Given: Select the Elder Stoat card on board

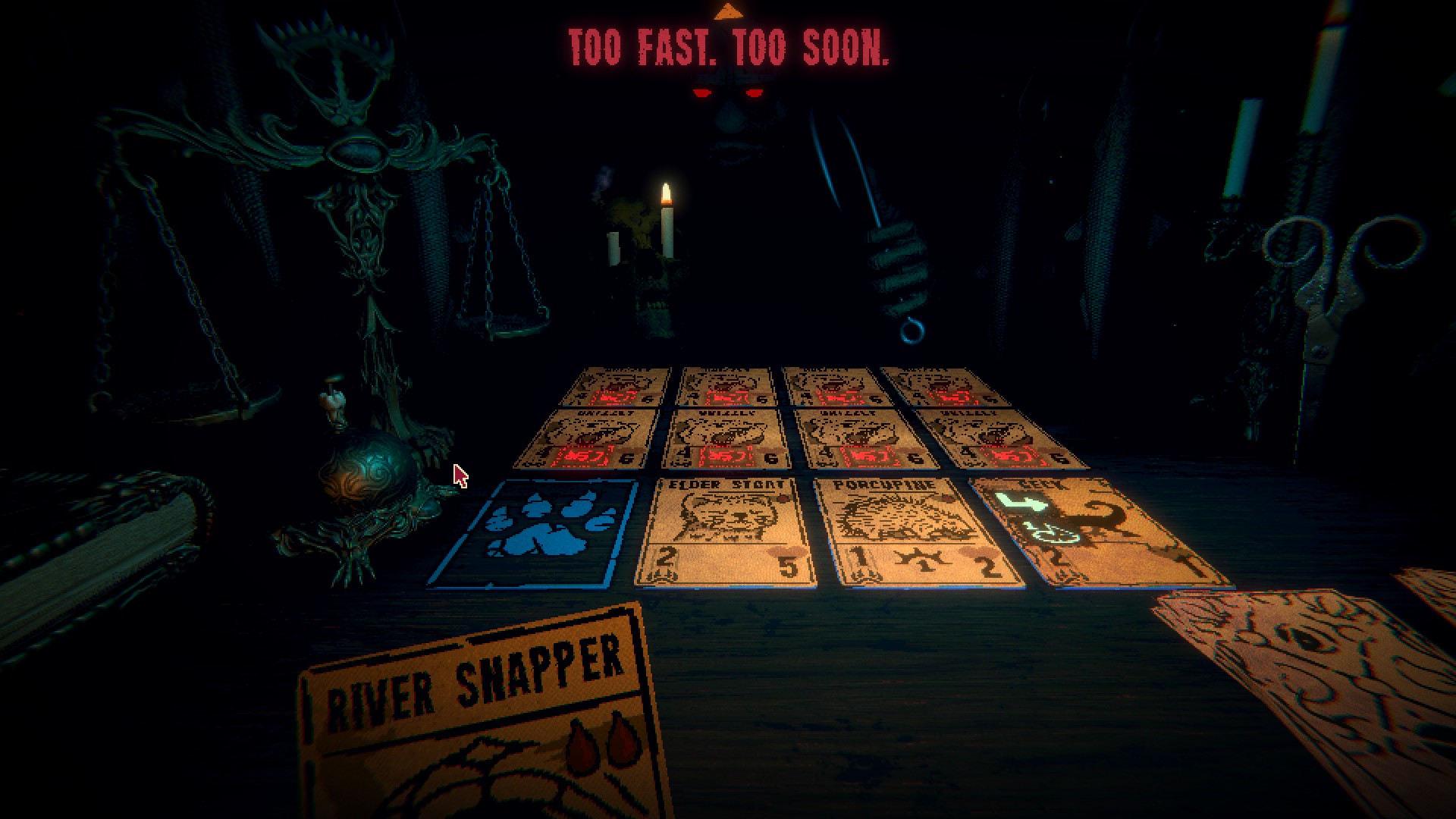Looking at the screenshot, I should [x=726, y=532].
